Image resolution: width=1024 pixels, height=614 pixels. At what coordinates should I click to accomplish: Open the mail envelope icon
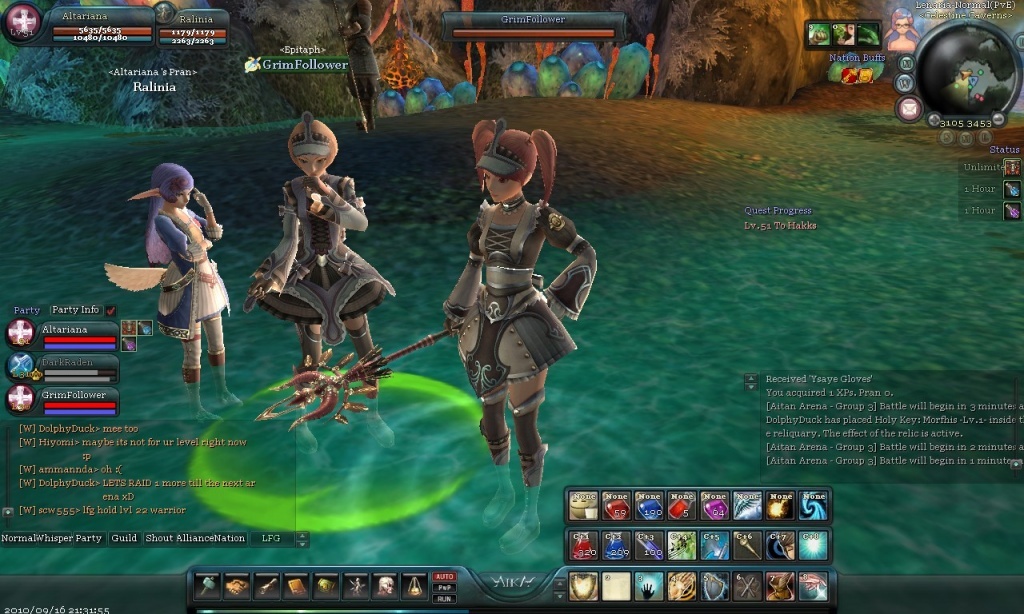pos(908,109)
